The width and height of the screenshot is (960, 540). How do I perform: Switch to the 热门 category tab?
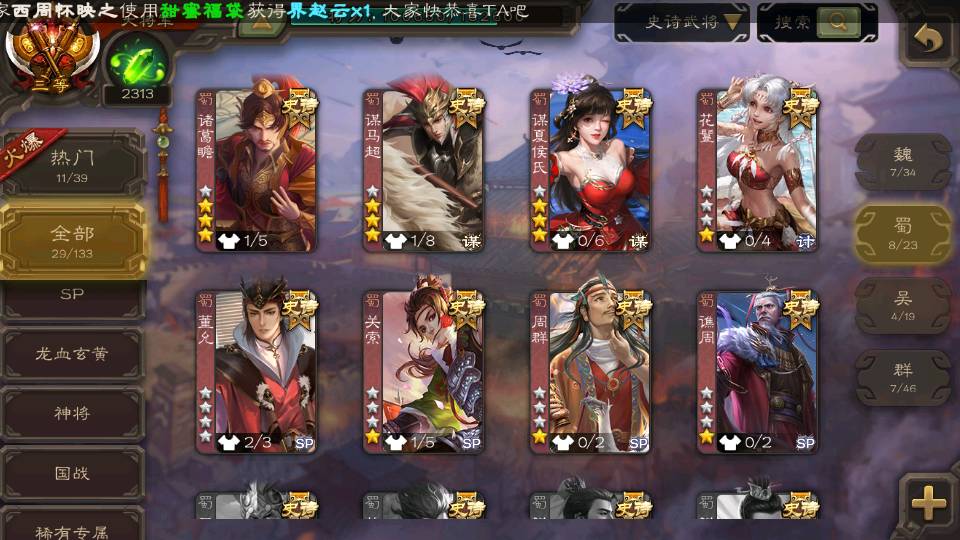click(72, 165)
